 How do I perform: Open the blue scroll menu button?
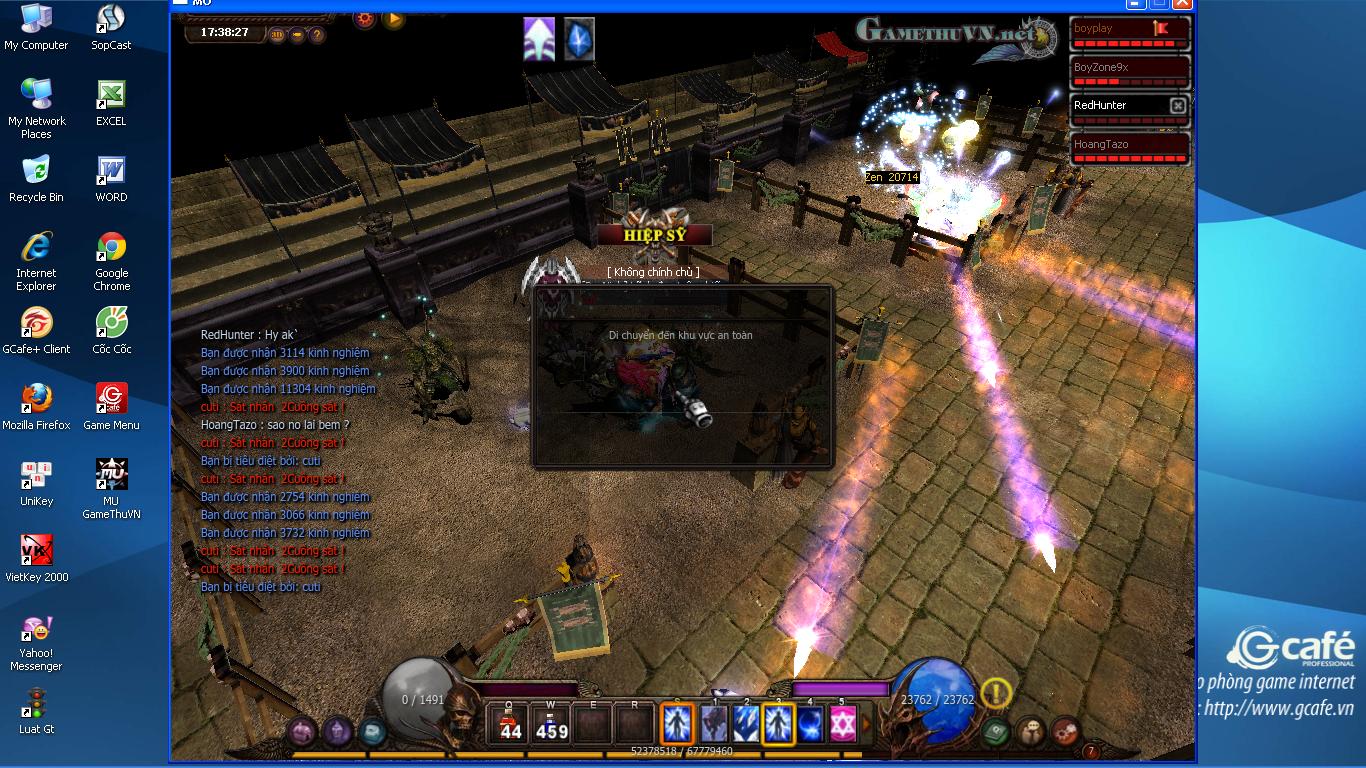click(x=372, y=732)
